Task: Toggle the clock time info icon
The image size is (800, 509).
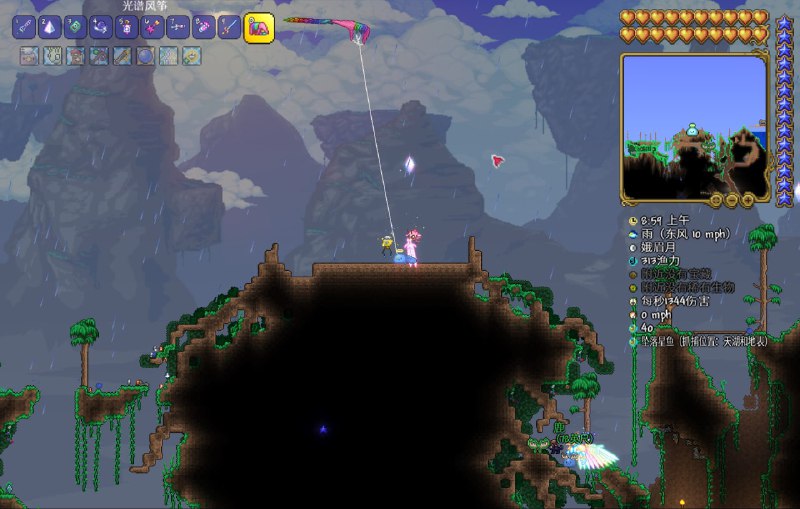Action: click(633, 220)
